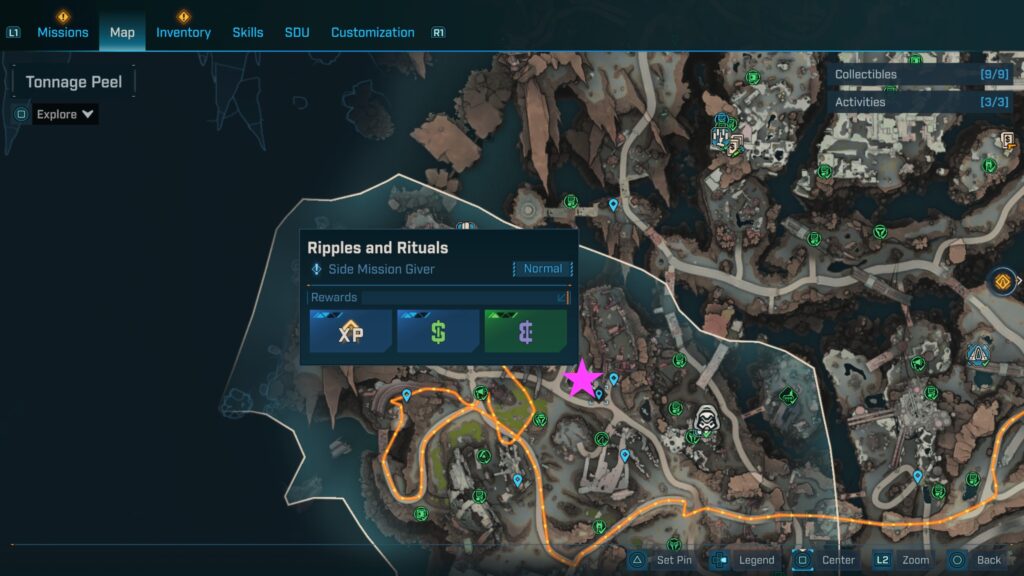Pick the purple currency reward tile

click(525, 331)
